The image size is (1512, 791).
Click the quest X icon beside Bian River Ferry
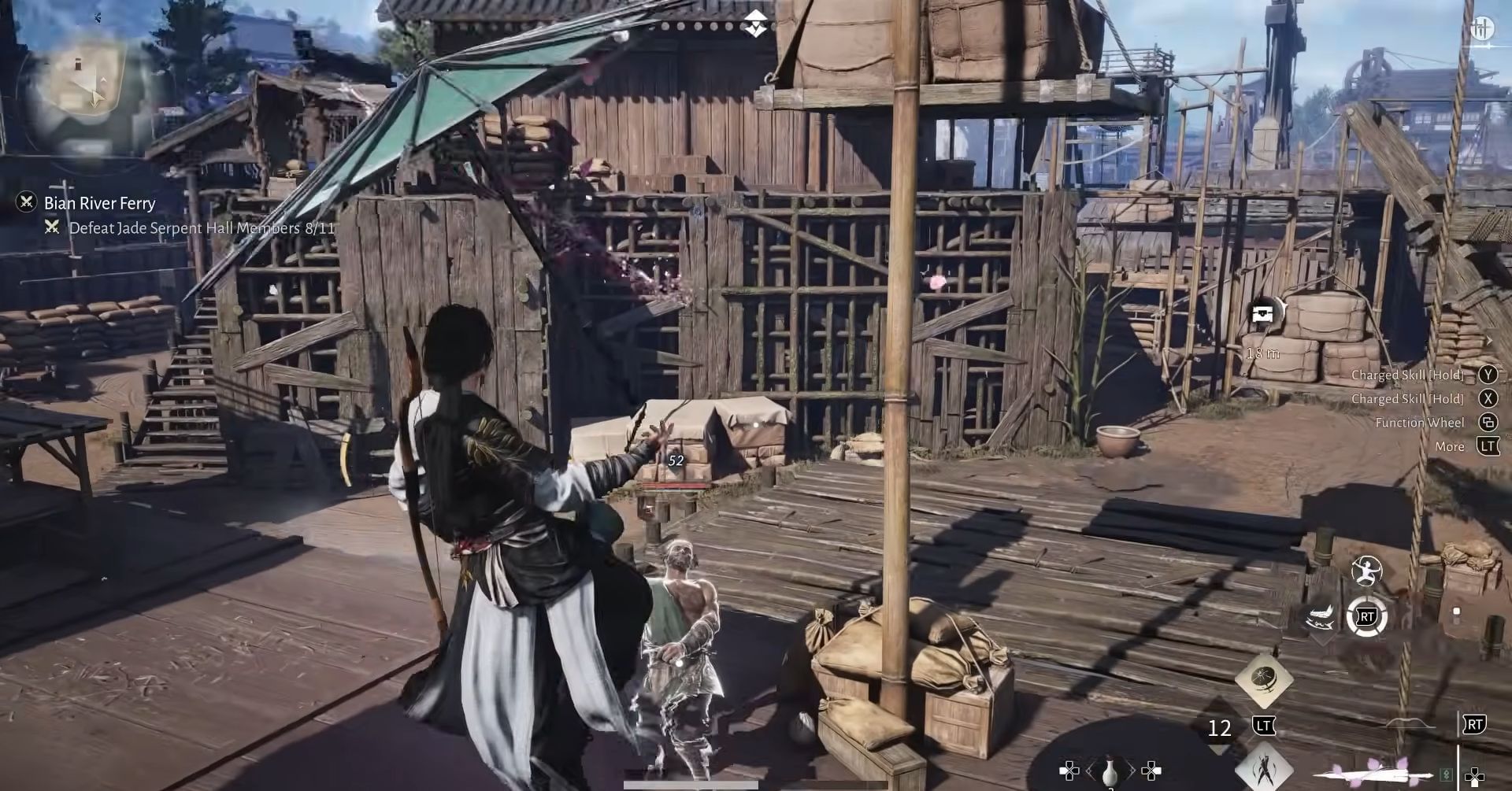point(26,203)
